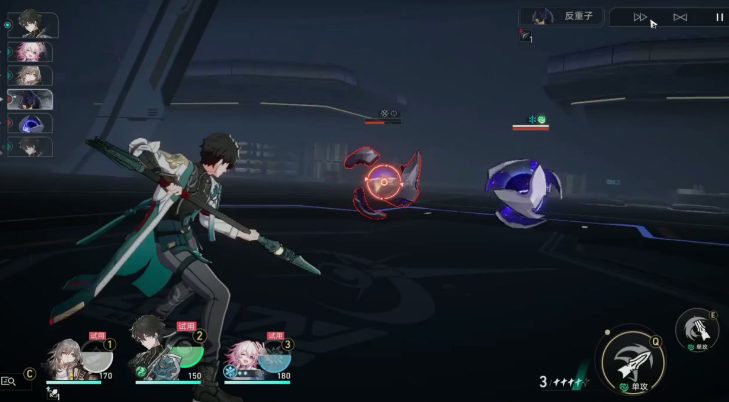Select the smaller skill icon labelled 单攻

pos(696,329)
